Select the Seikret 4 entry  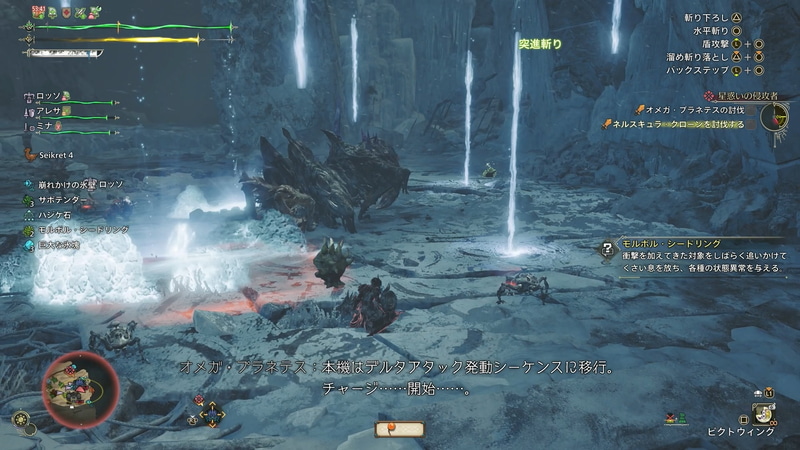(x=55, y=155)
